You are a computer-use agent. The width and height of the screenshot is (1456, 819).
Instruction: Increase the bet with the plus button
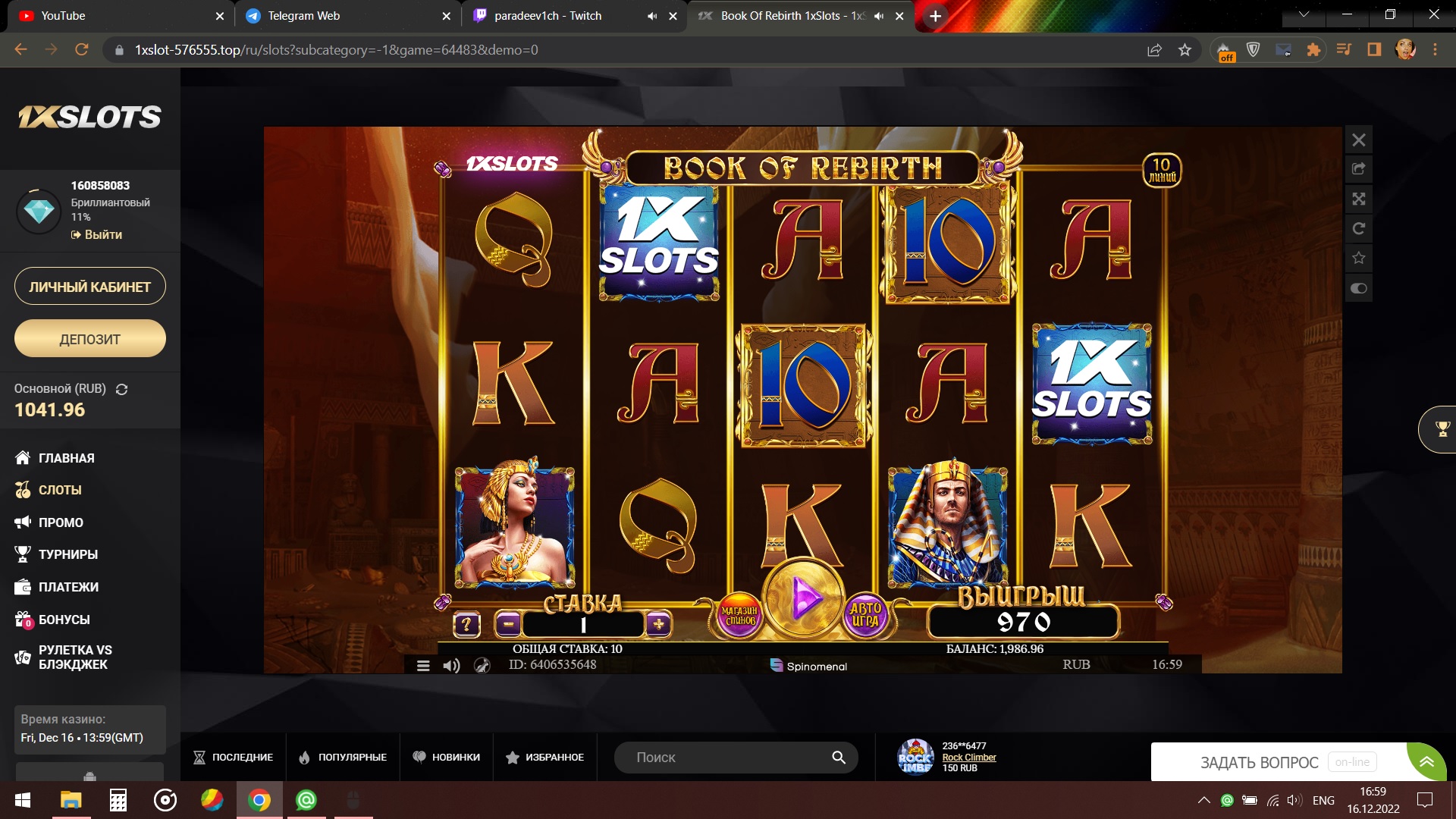point(658,624)
